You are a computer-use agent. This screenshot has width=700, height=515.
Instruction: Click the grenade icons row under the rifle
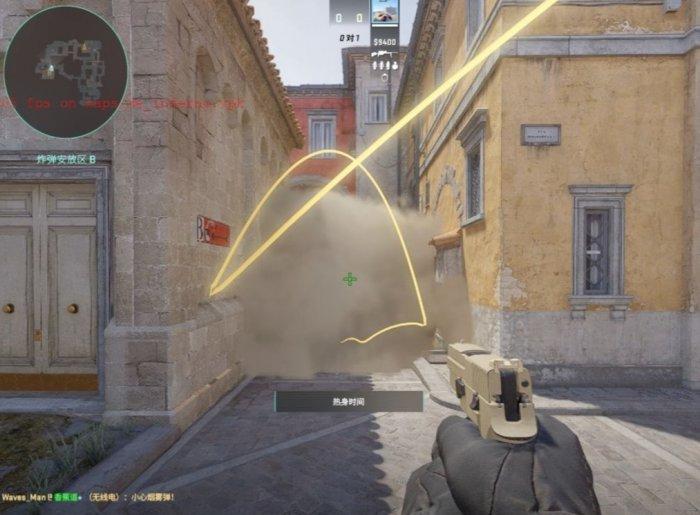click(383, 66)
